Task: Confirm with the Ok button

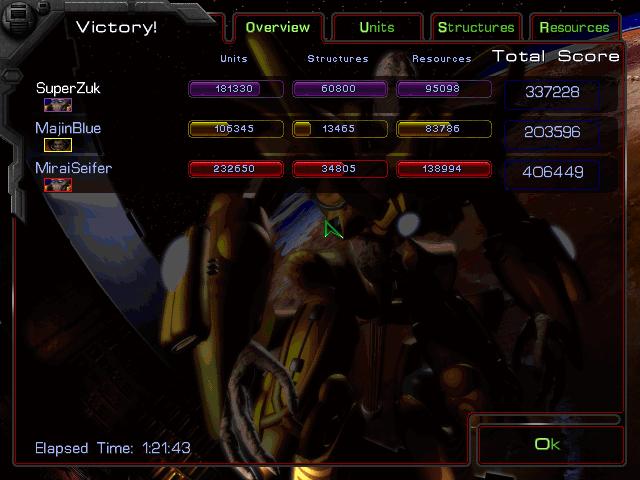Action: [x=547, y=444]
